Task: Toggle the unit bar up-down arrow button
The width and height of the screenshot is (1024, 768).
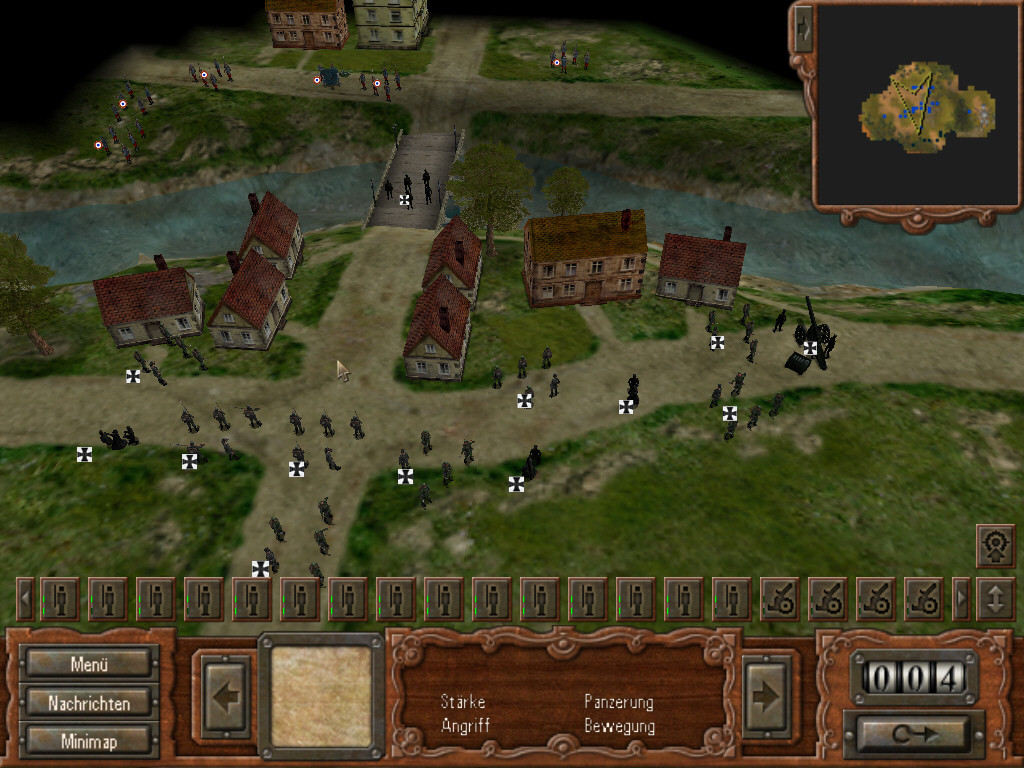Action: click(995, 600)
